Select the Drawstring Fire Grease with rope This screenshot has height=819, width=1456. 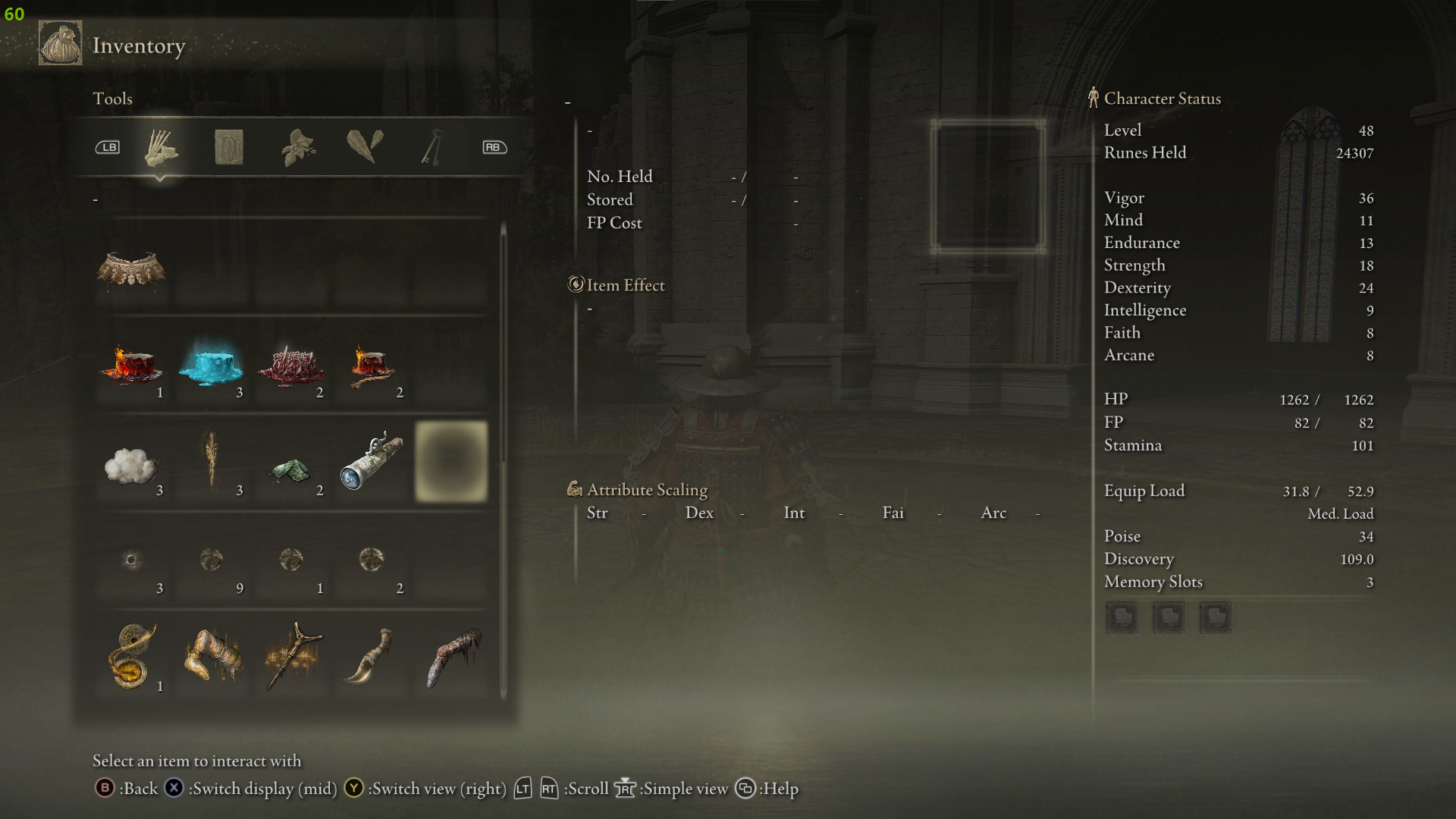click(x=372, y=366)
